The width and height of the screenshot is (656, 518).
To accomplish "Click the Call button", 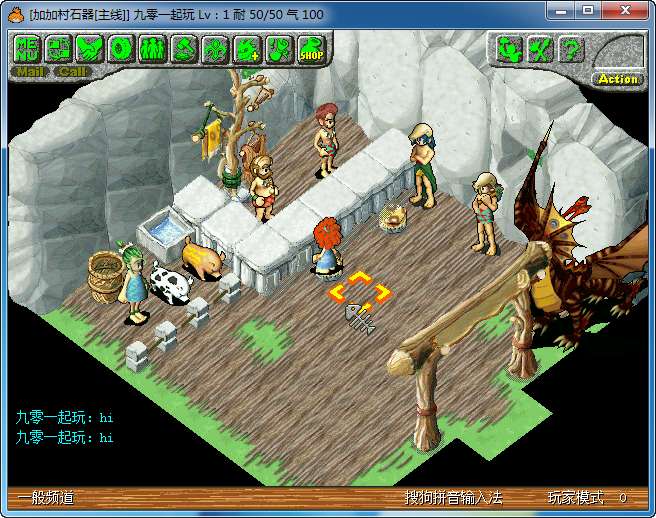I will coord(73,71).
